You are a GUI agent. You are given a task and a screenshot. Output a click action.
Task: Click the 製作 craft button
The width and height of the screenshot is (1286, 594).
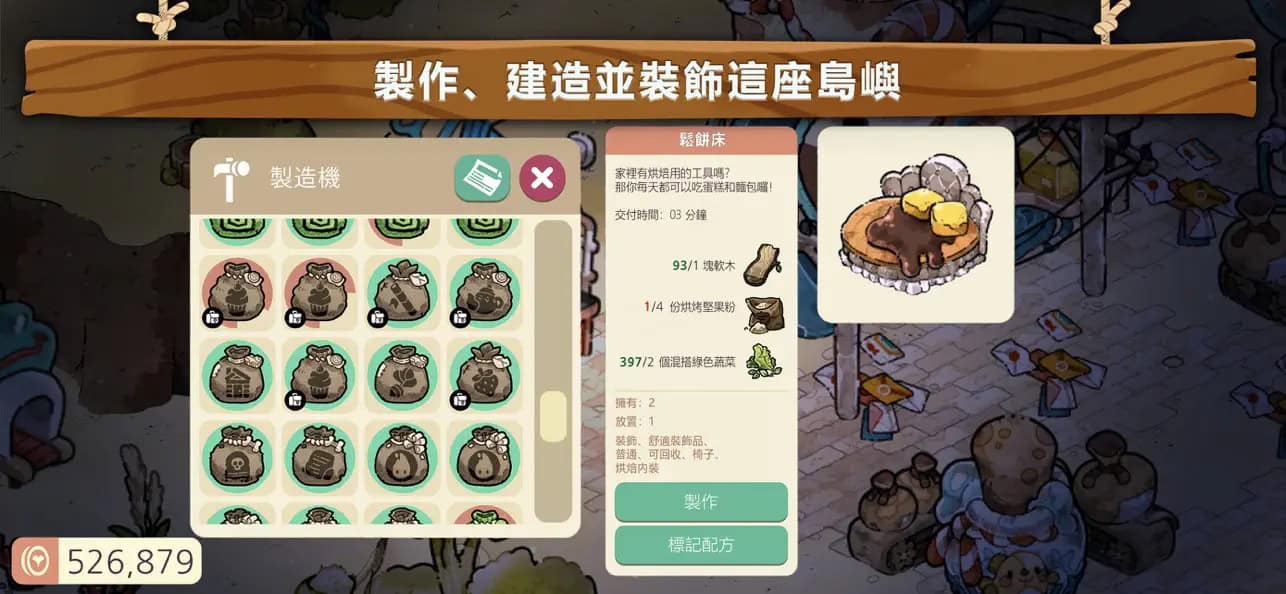[x=700, y=501]
